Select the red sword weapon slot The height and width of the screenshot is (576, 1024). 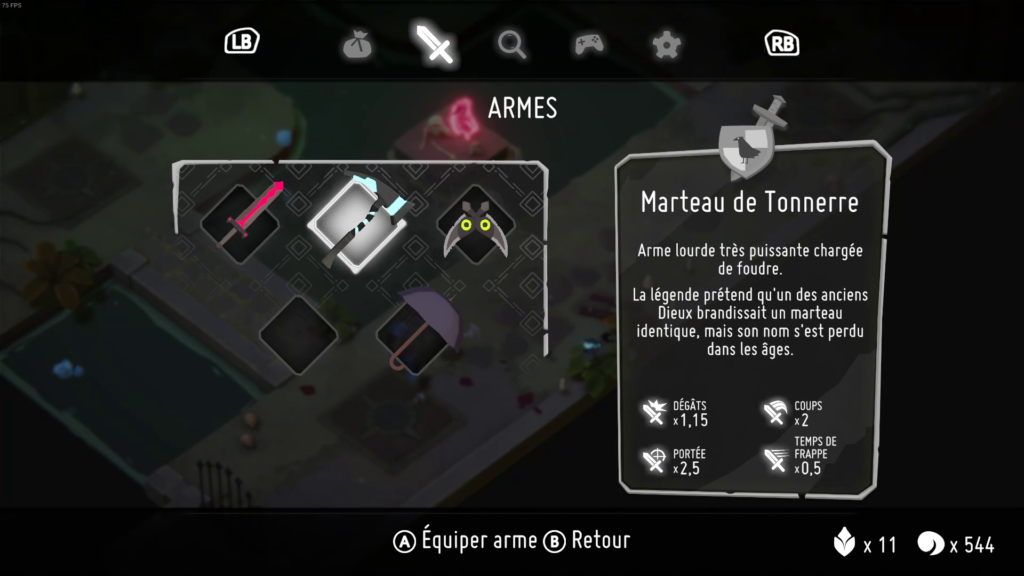tap(240, 222)
